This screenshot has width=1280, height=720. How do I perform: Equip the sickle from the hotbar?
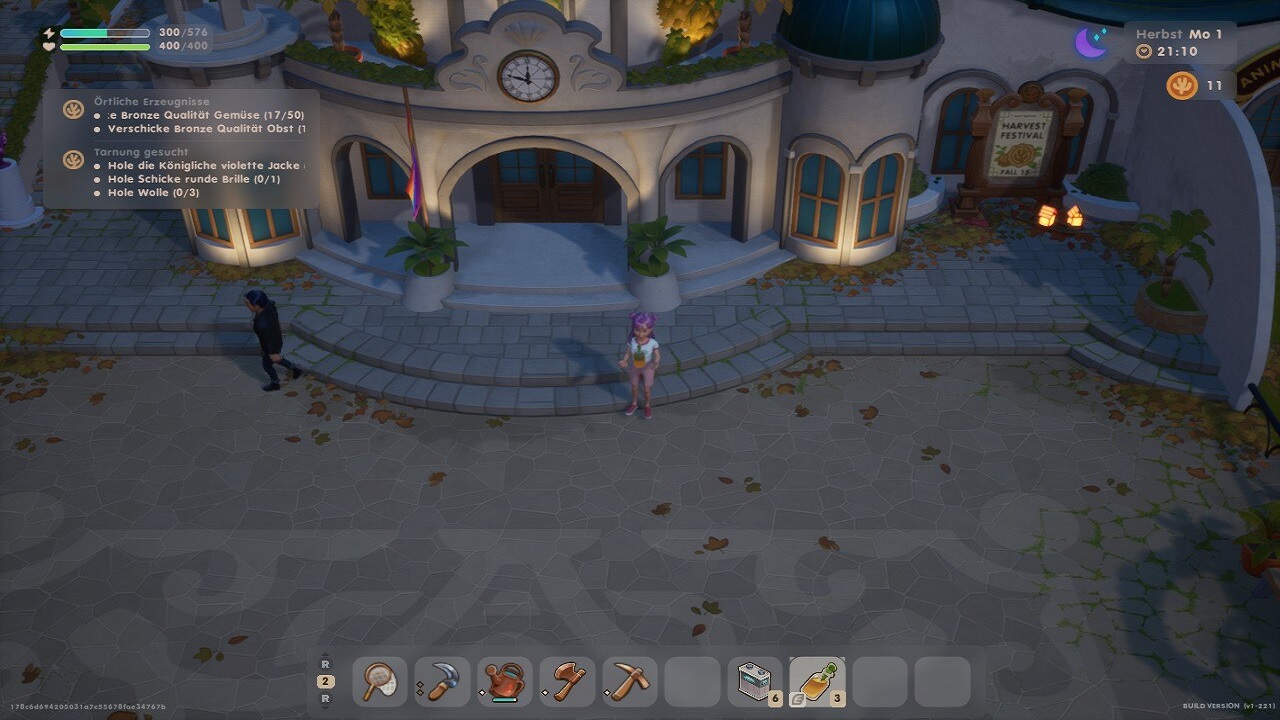[442, 682]
